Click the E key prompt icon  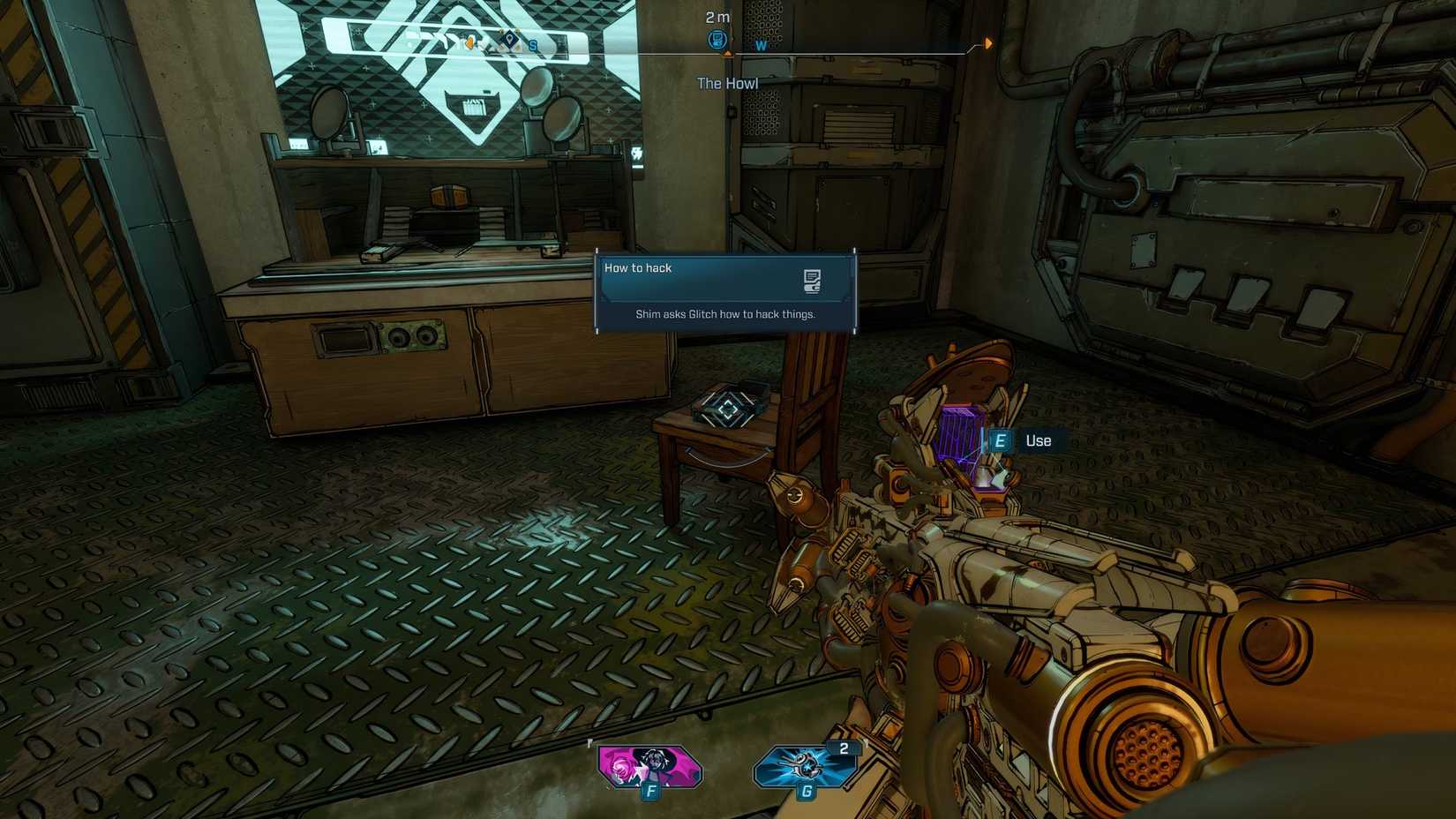tap(999, 440)
